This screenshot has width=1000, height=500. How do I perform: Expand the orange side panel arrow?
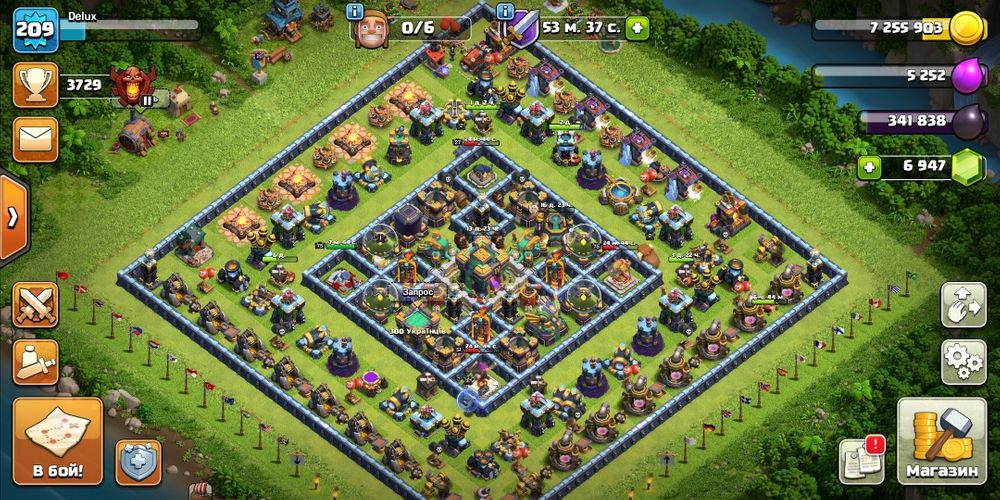click(x=12, y=217)
